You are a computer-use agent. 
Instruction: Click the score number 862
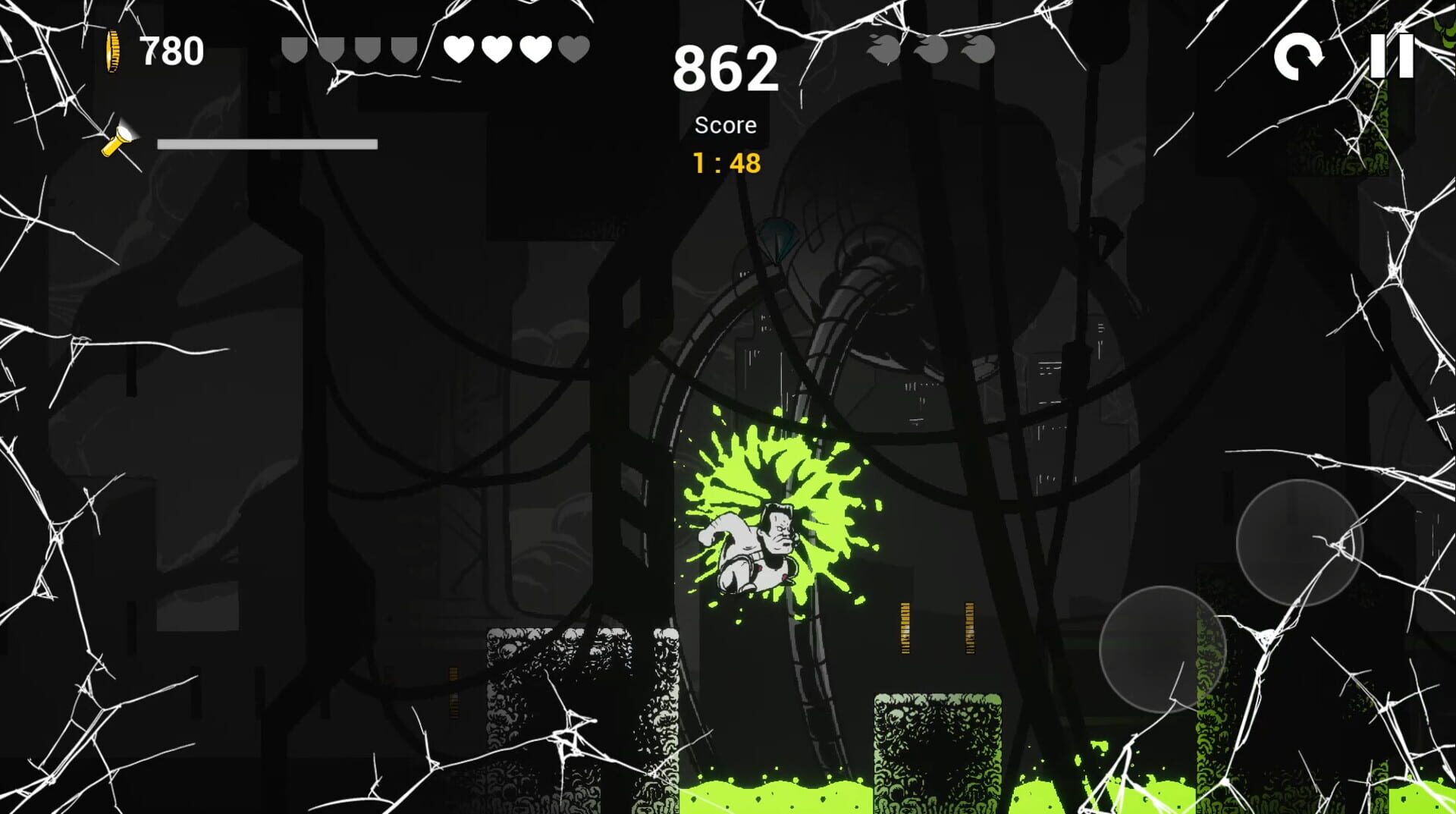[x=726, y=68]
